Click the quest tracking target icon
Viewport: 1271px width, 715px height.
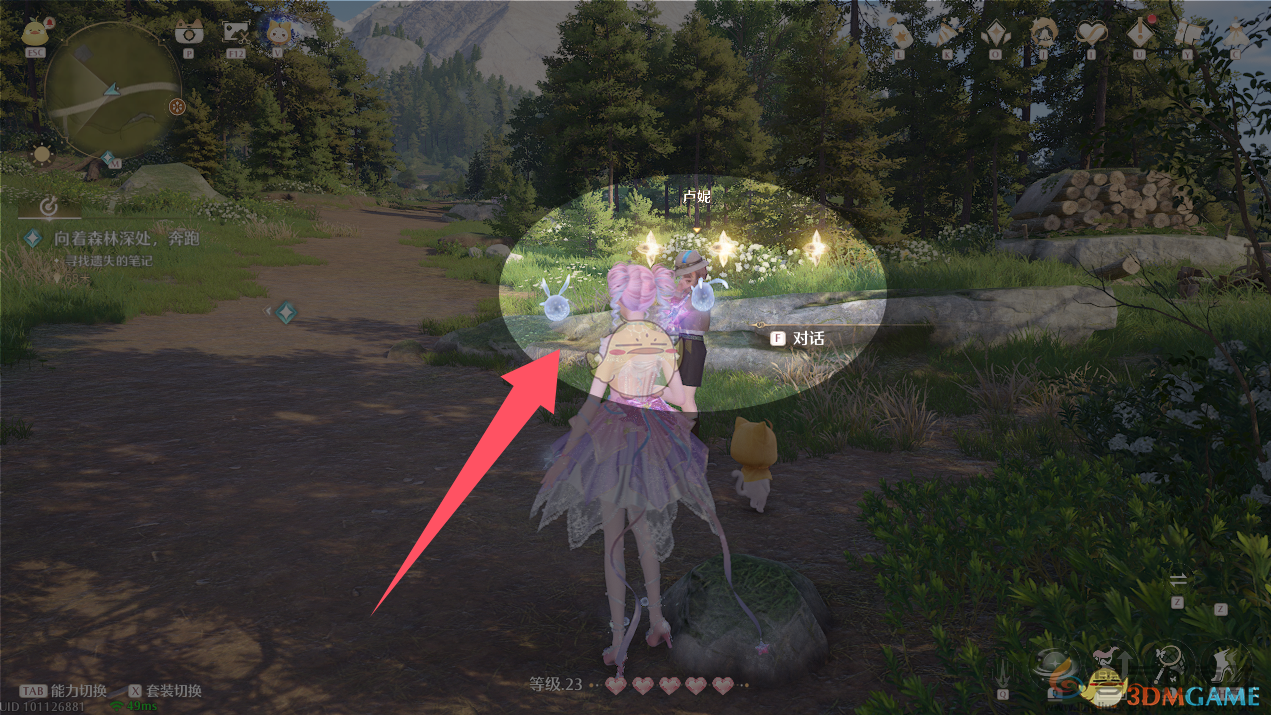point(47,207)
